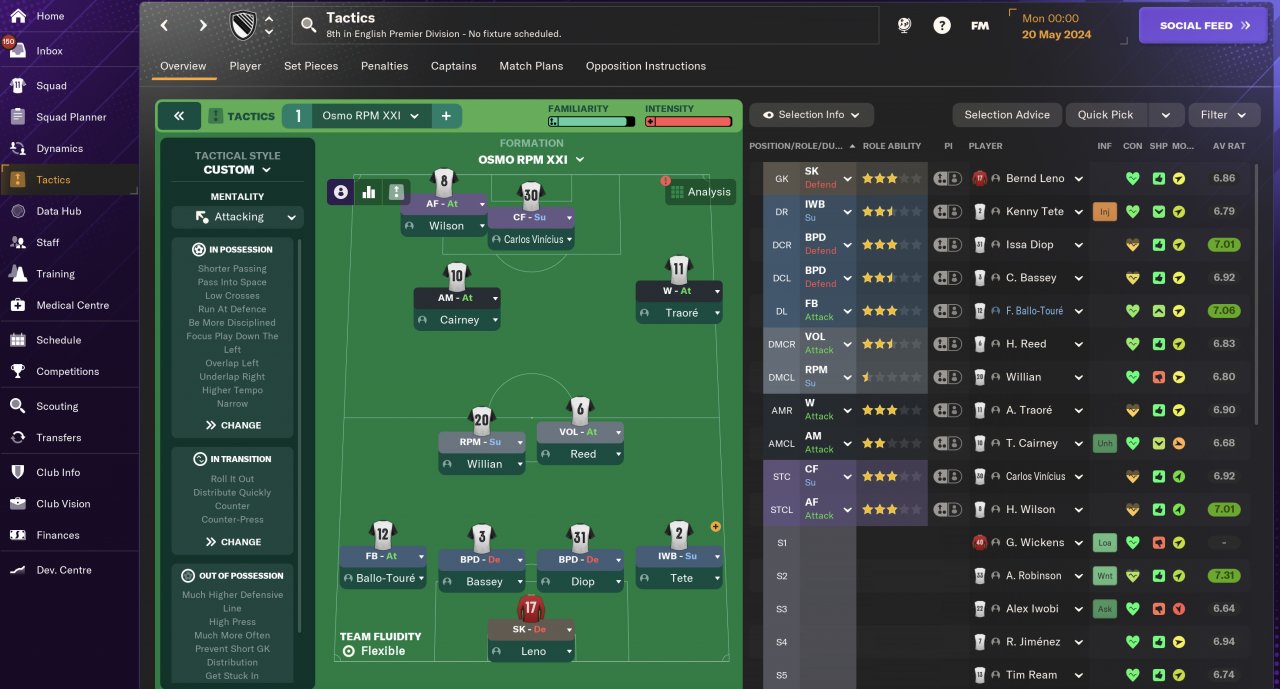This screenshot has width=1280, height=689.
Task: Open the Inbox from the sidebar
Action: (x=49, y=51)
